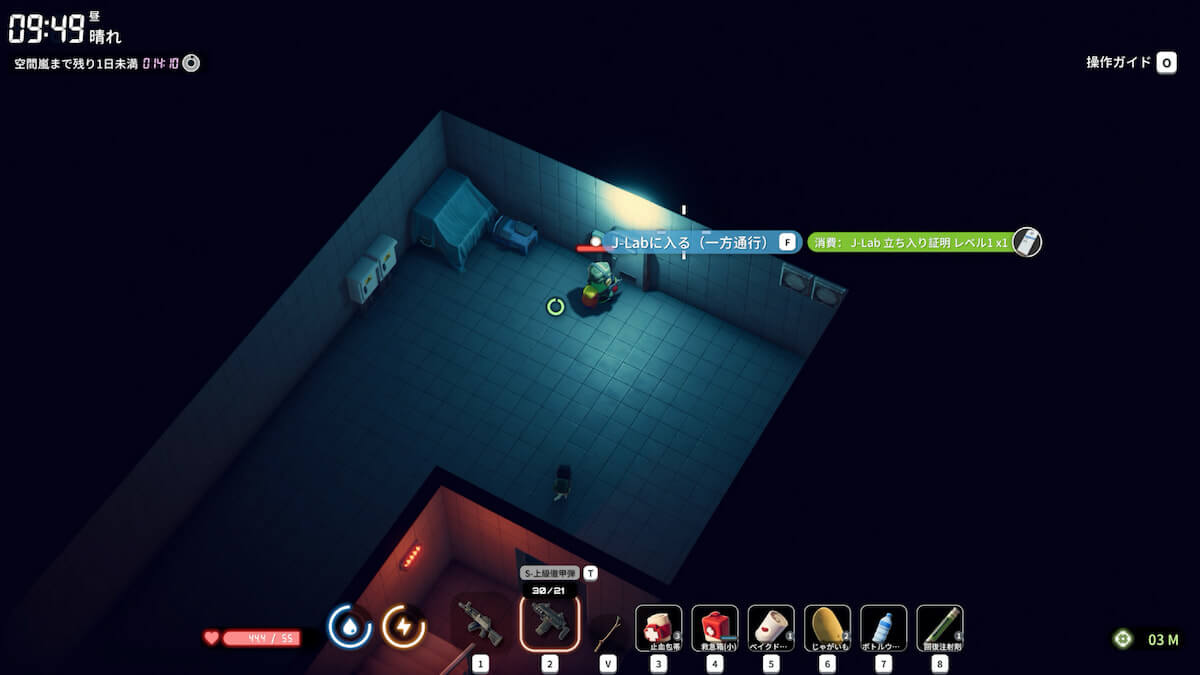
Task: Use the 回復注射剤 healing injector
Action: (x=939, y=628)
